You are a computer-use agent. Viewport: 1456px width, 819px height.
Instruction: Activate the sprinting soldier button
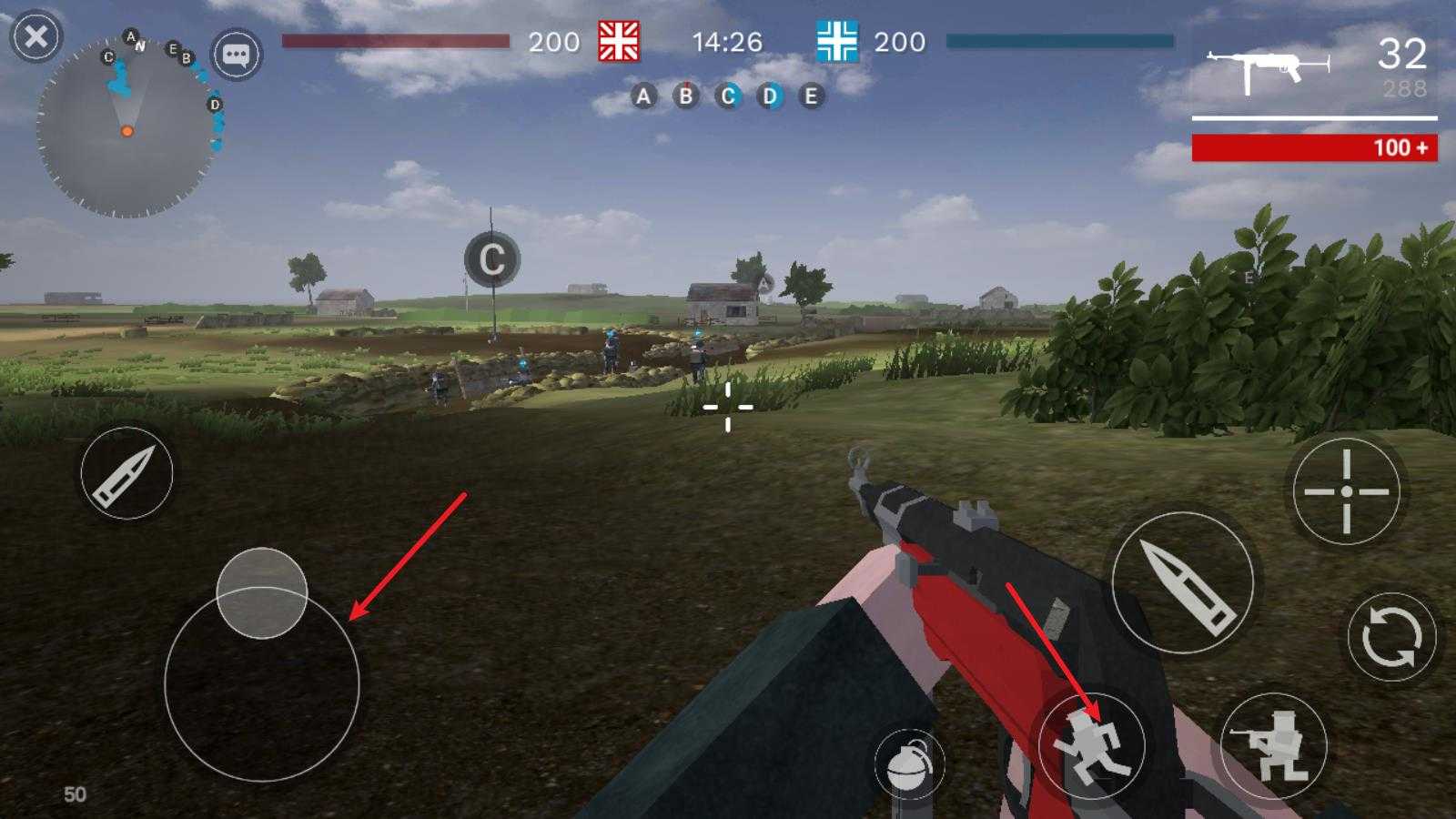click(x=1091, y=746)
